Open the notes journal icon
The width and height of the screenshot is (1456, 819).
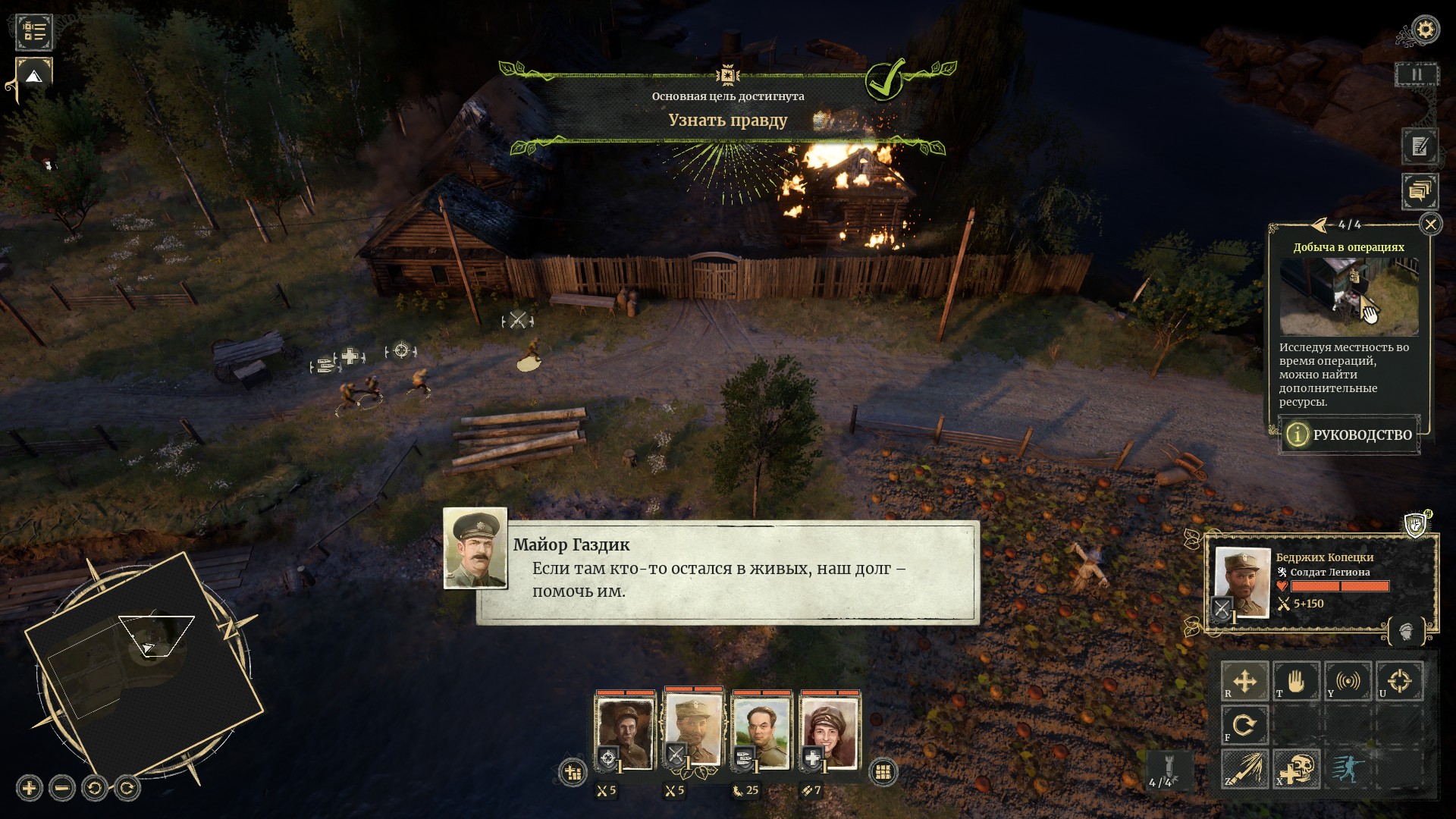pos(1420,146)
